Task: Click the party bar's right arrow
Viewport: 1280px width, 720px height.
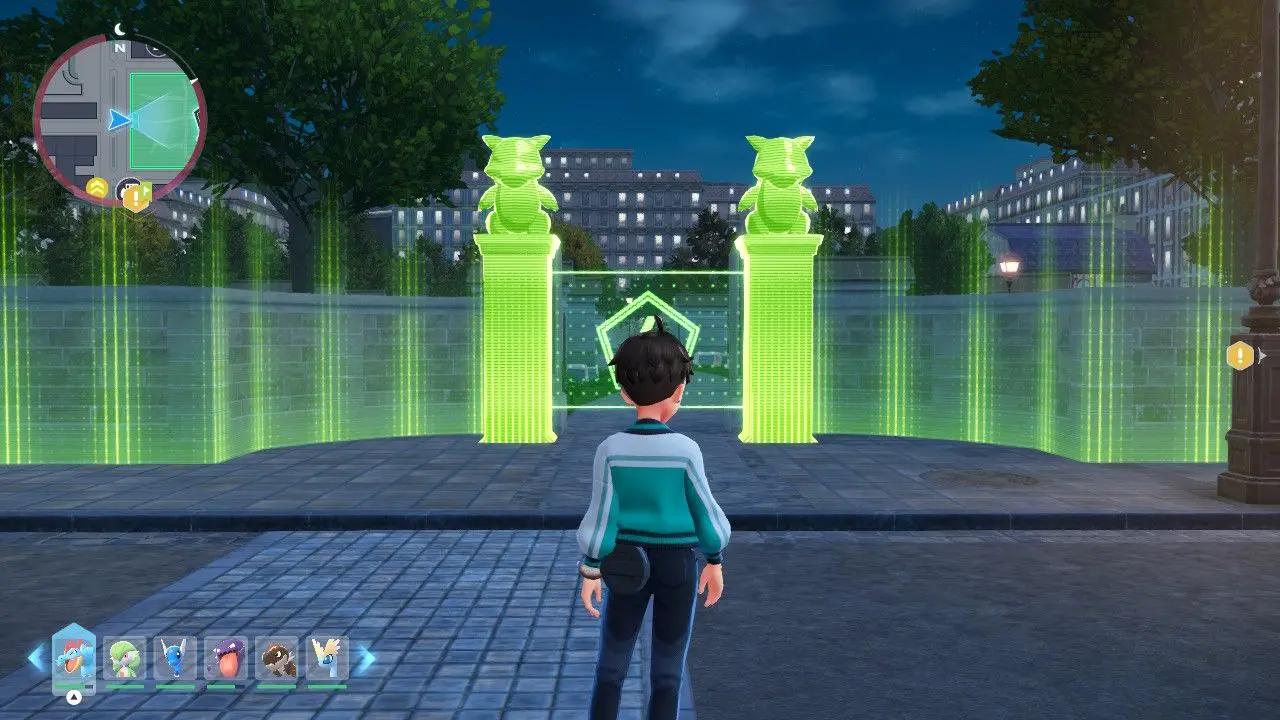Action: coord(366,658)
